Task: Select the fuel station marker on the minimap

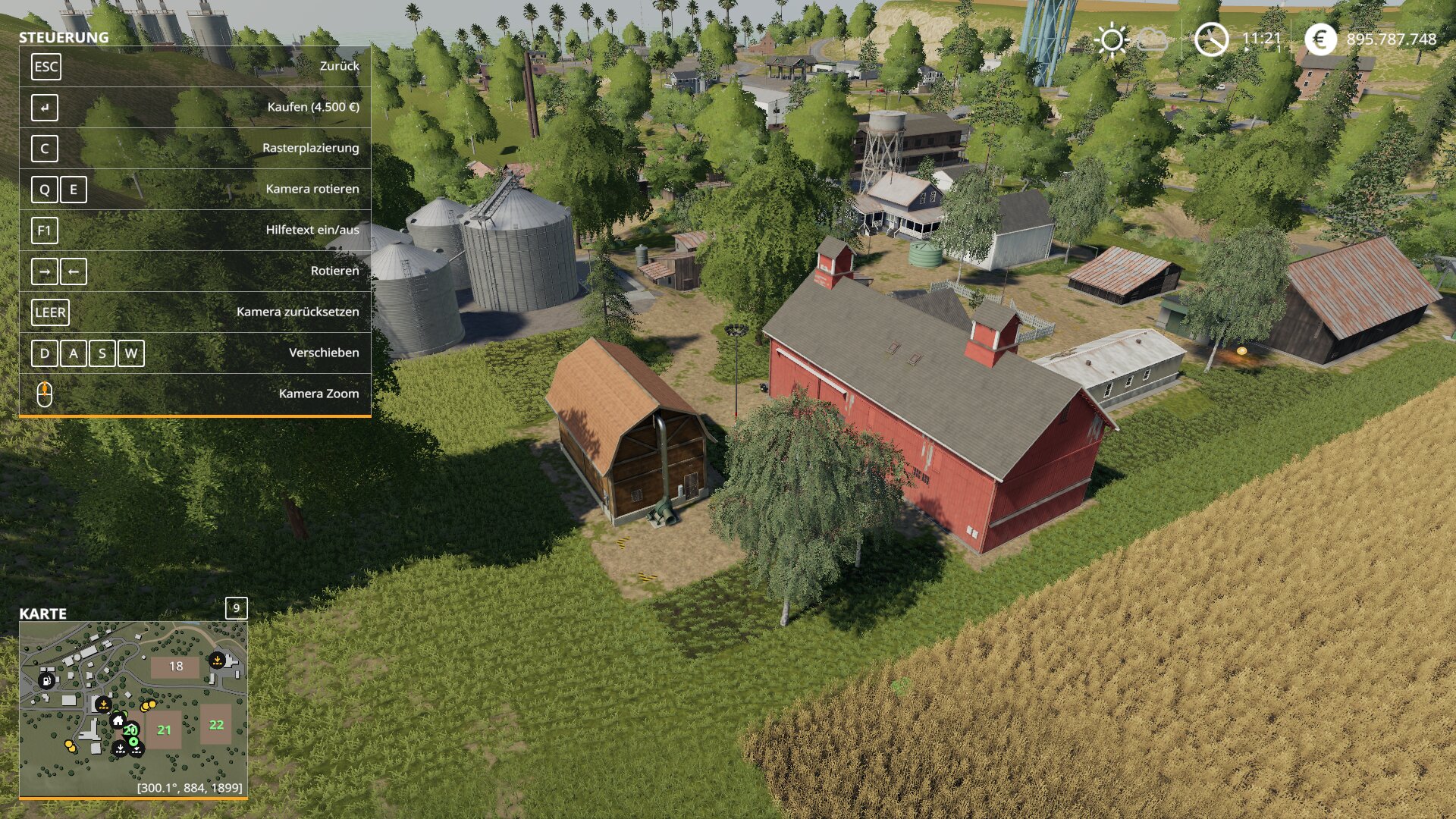Action: point(47,680)
